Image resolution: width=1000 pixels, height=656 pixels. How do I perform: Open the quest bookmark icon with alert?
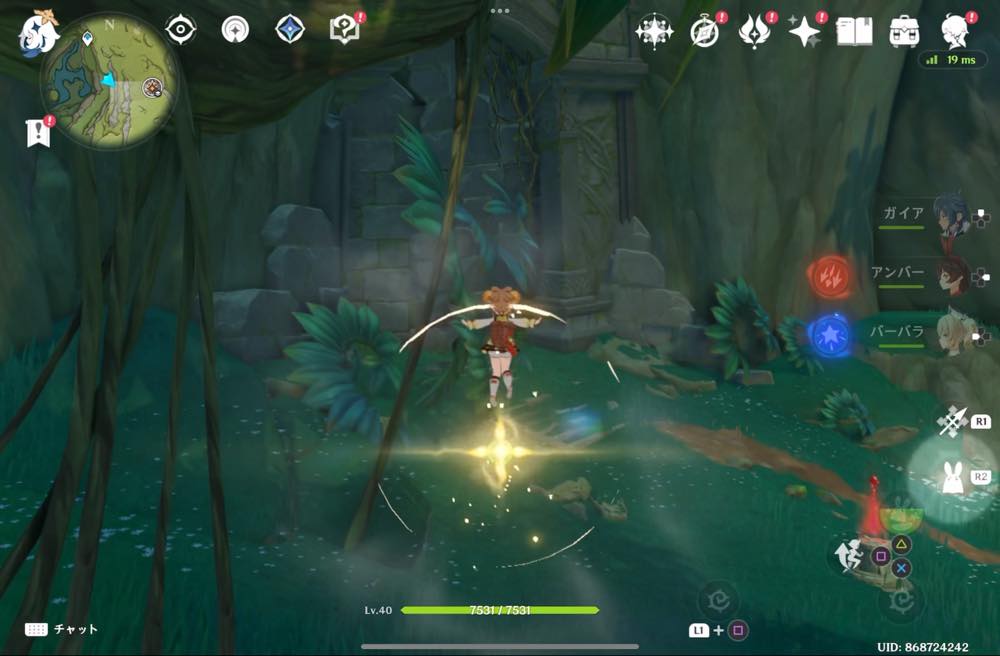coord(39,133)
